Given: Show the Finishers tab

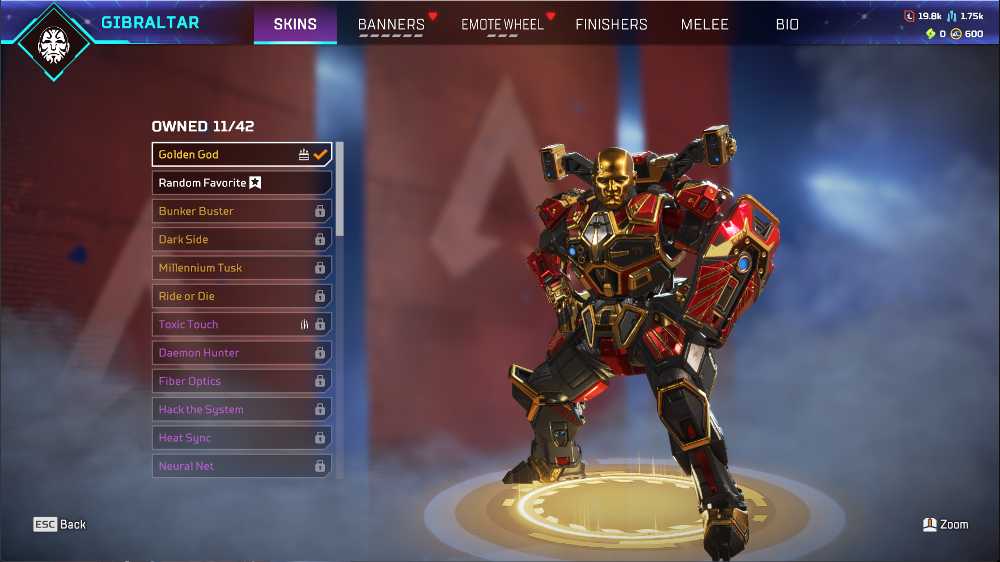Looking at the screenshot, I should (611, 24).
